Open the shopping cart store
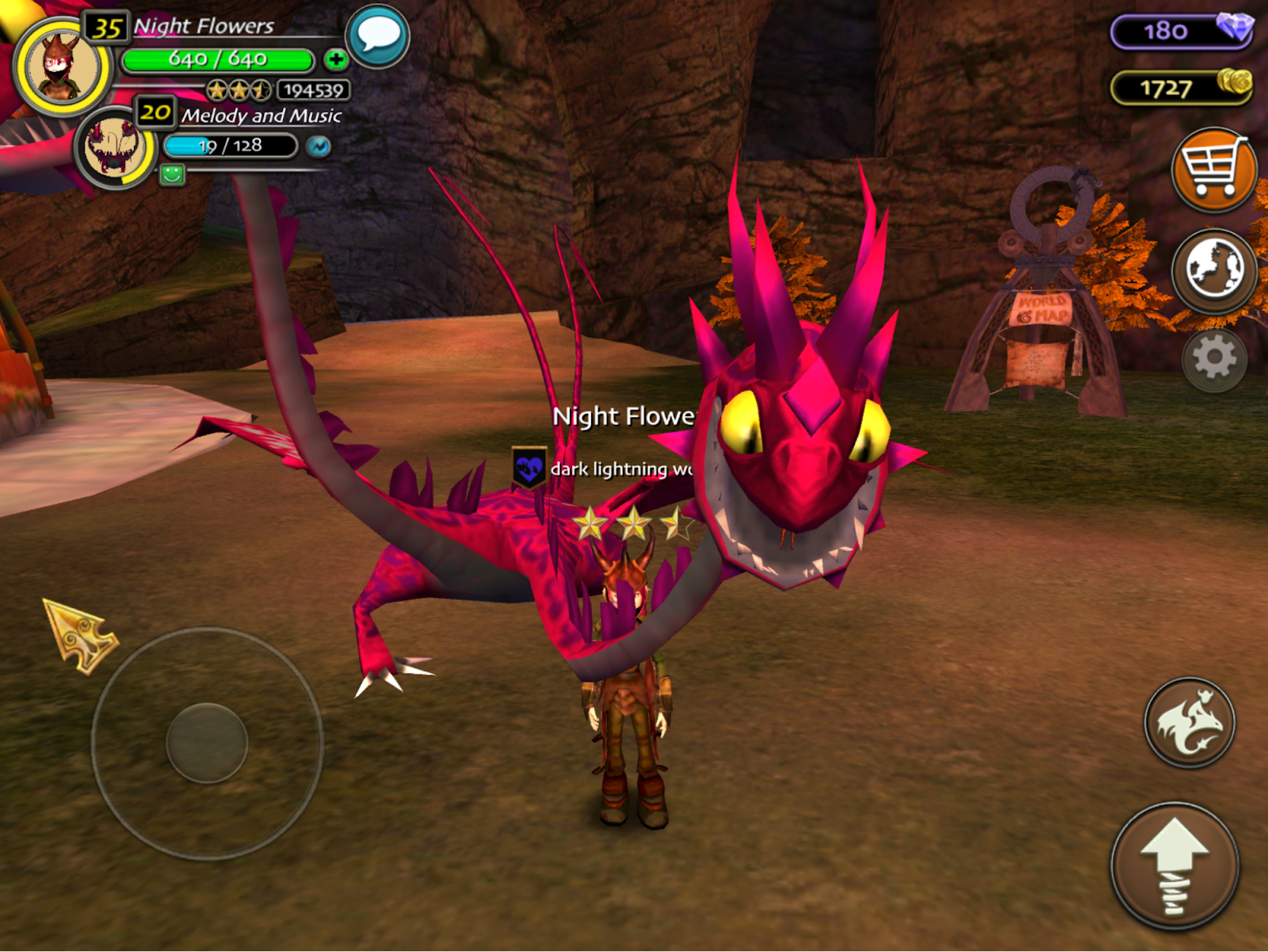This screenshot has height=952, width=1268. (x=1213, y=170)
